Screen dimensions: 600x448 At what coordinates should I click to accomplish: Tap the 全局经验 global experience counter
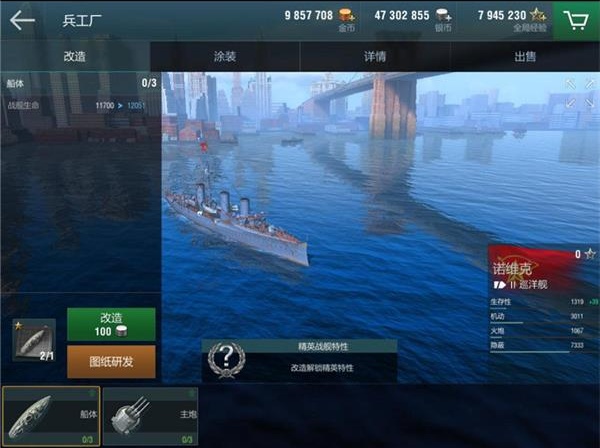coord(512,17)
